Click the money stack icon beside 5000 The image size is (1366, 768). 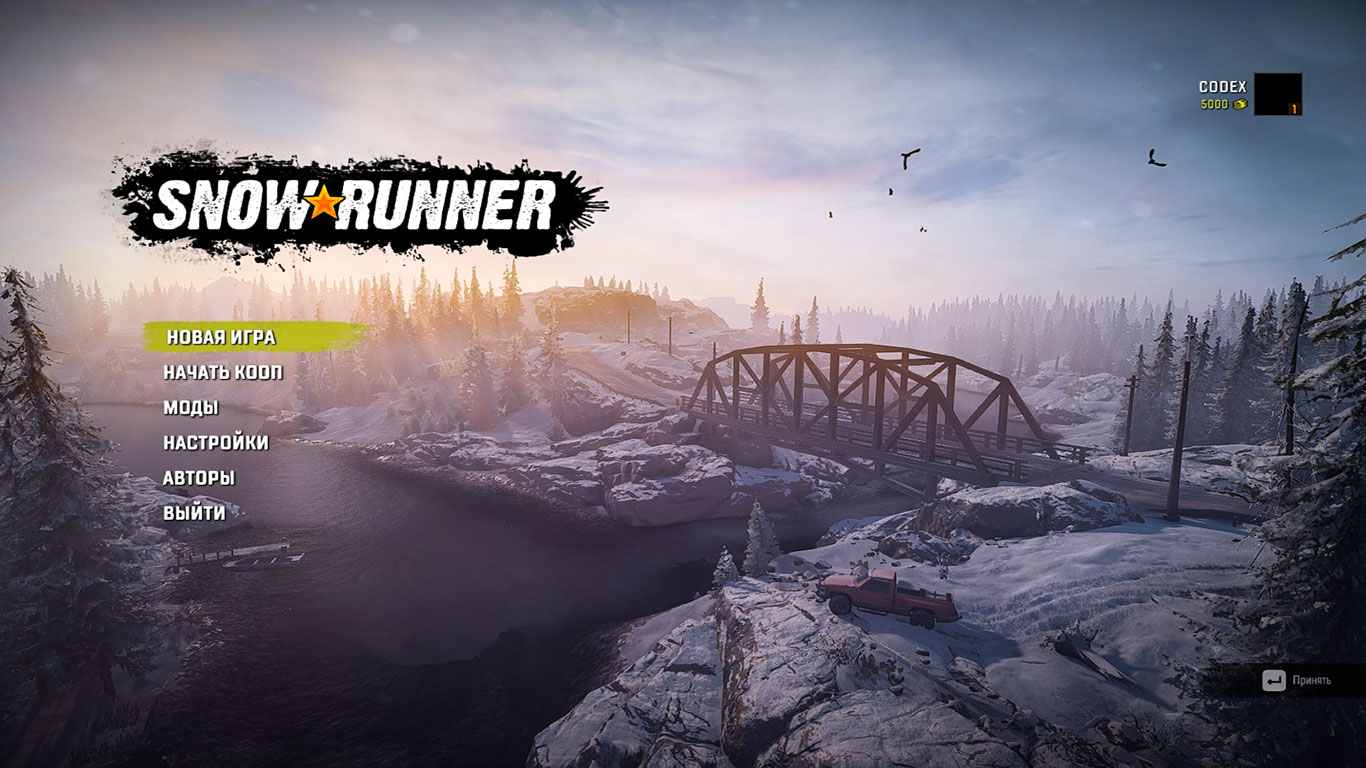(1239, 104)
